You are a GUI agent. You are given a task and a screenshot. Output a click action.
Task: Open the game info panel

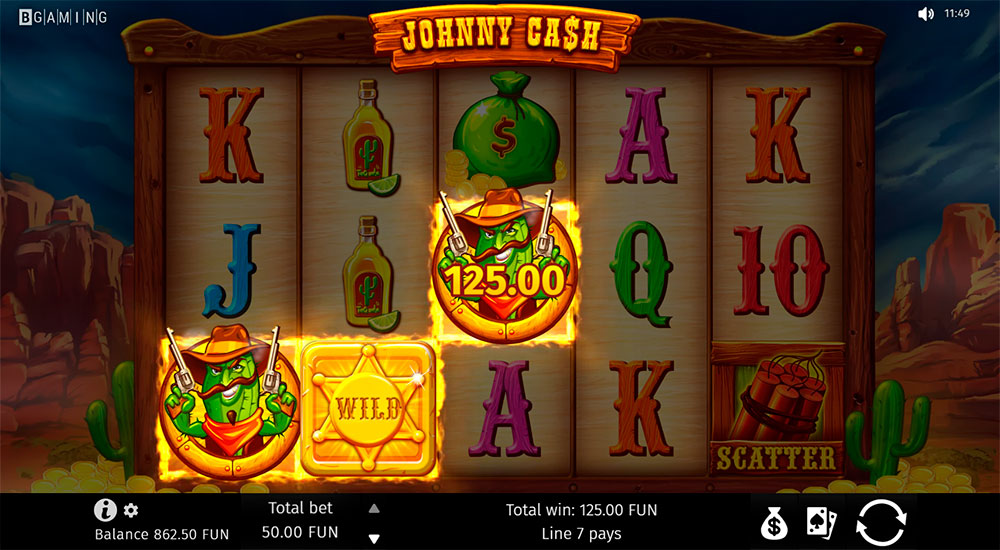tap(105, 510)
